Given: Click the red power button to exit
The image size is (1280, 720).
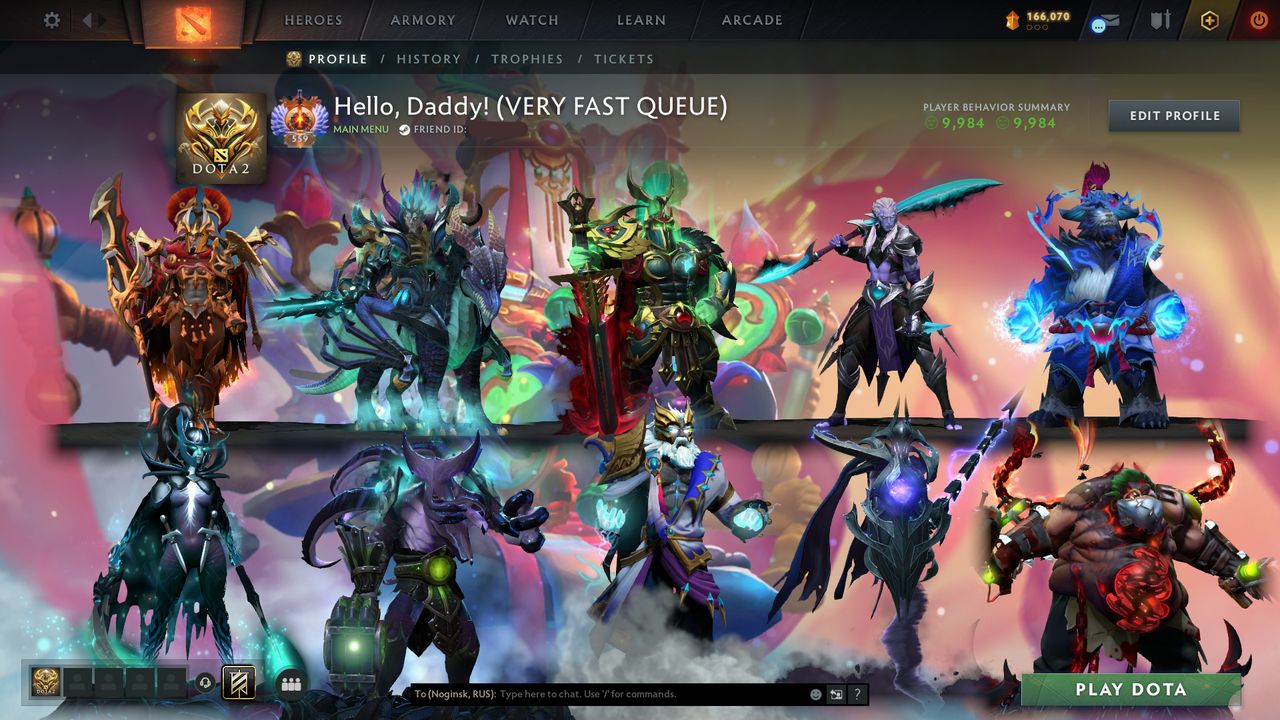Looking at the screenshot, I should [1258, 19].
